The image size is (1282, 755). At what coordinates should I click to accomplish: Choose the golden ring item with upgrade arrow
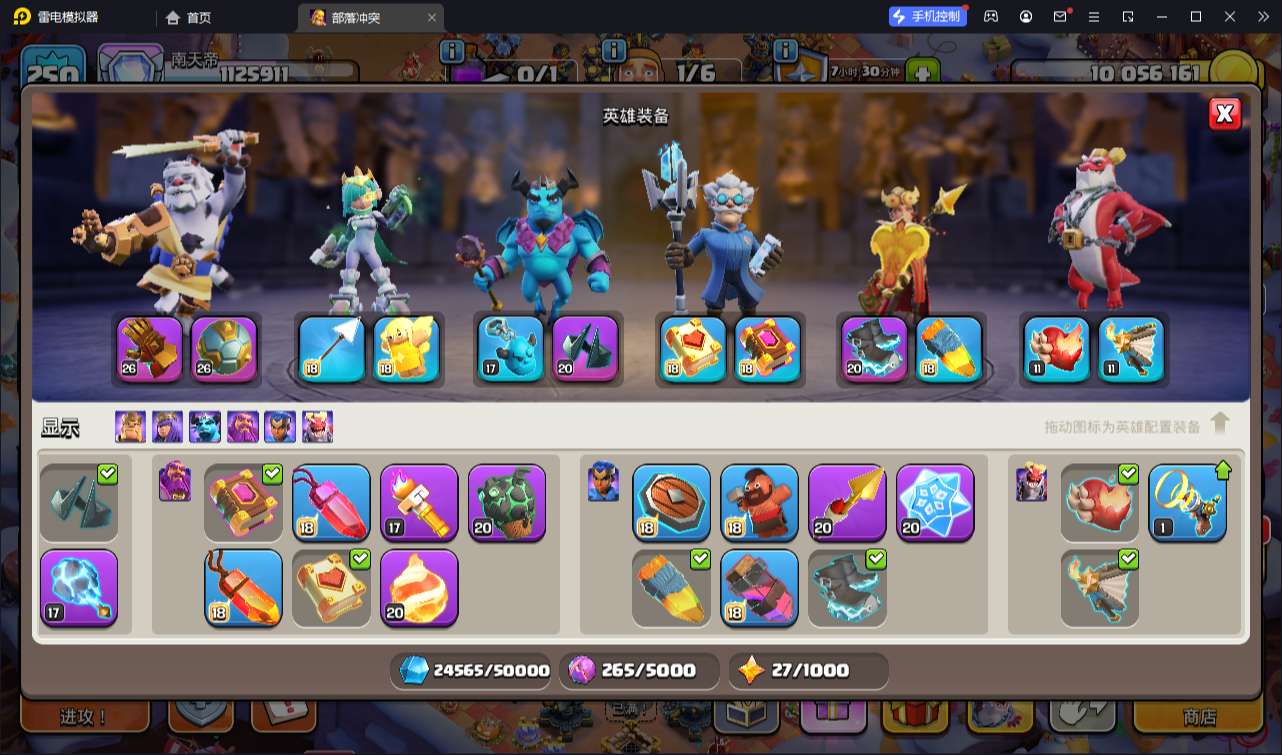[x=1188, y=503]
